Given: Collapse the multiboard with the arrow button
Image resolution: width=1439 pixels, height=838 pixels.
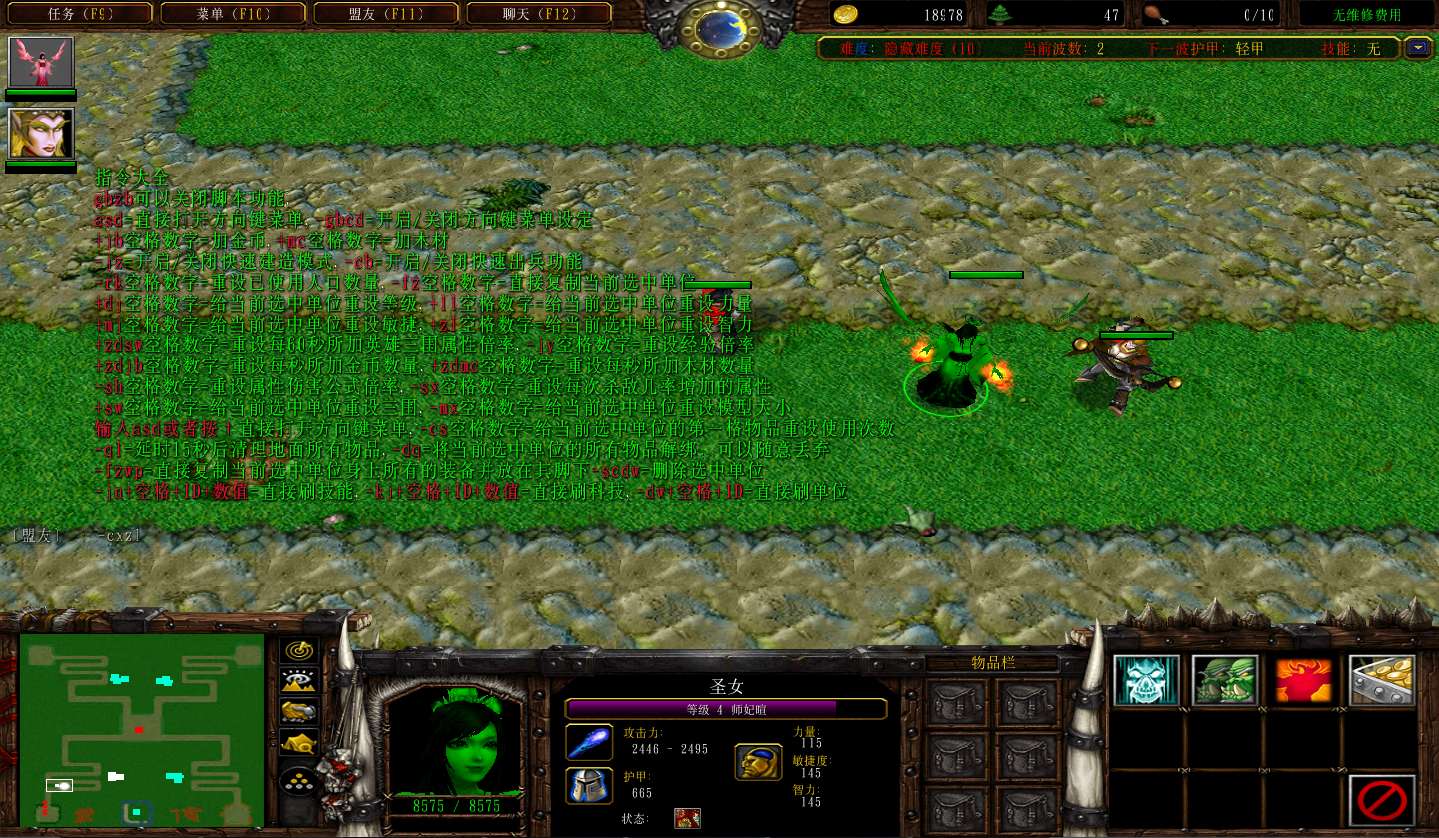Looking at the screenshot, I should coord(1417,47).
